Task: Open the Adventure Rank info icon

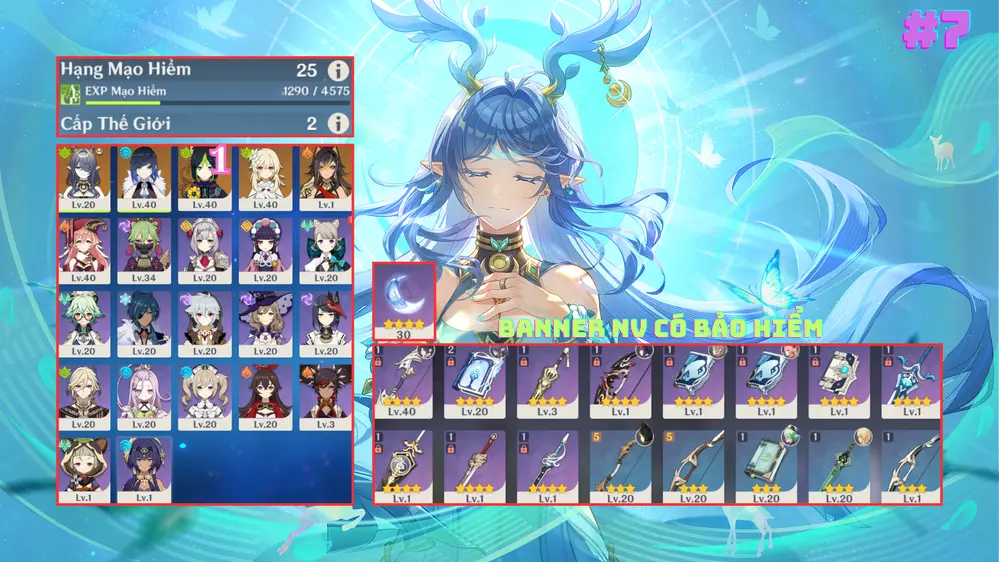Action: pyautogui.click(x=339, y=70)
